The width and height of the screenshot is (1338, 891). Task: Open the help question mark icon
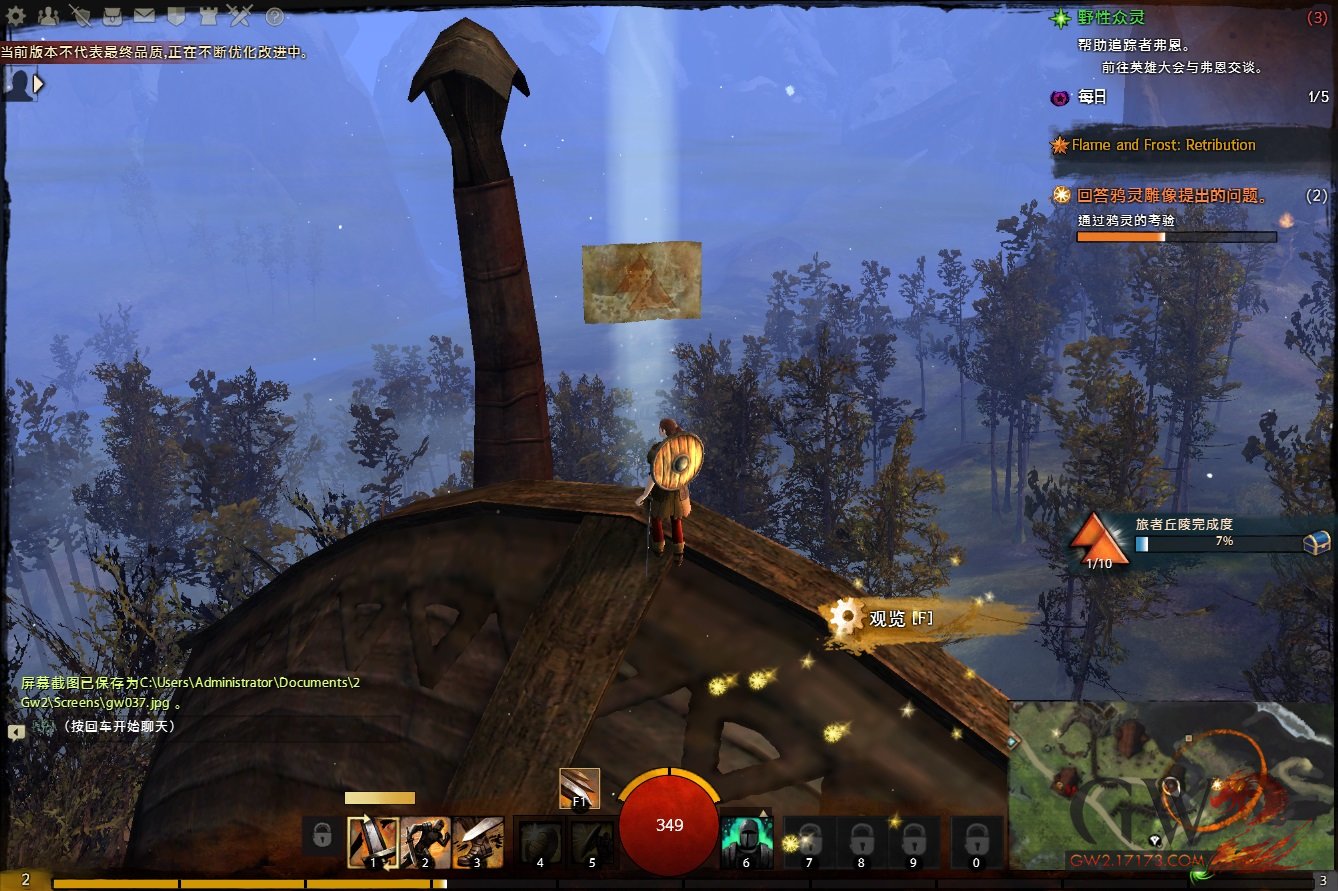274,17
